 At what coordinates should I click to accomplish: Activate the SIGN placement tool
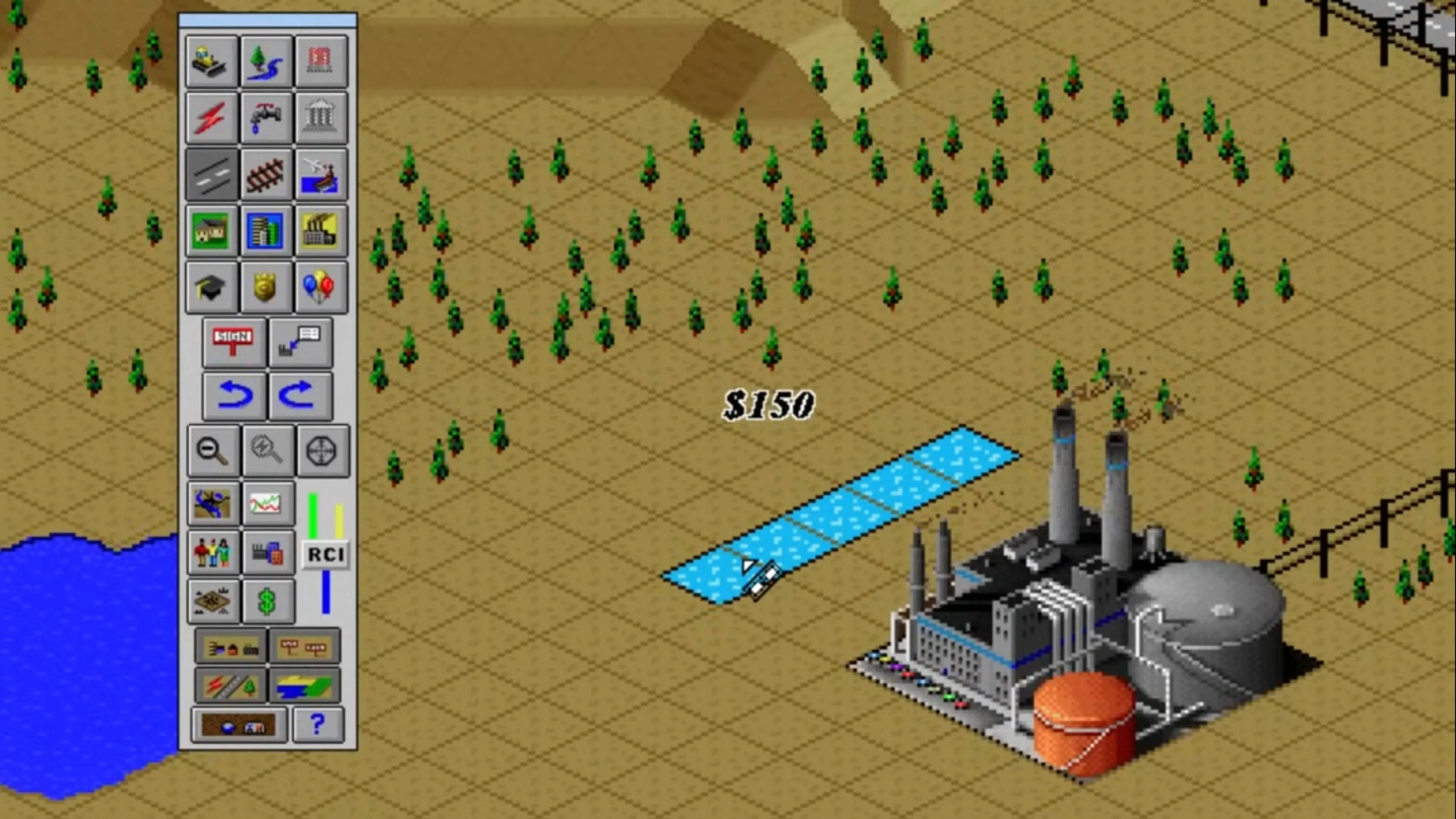coord(234,342)
